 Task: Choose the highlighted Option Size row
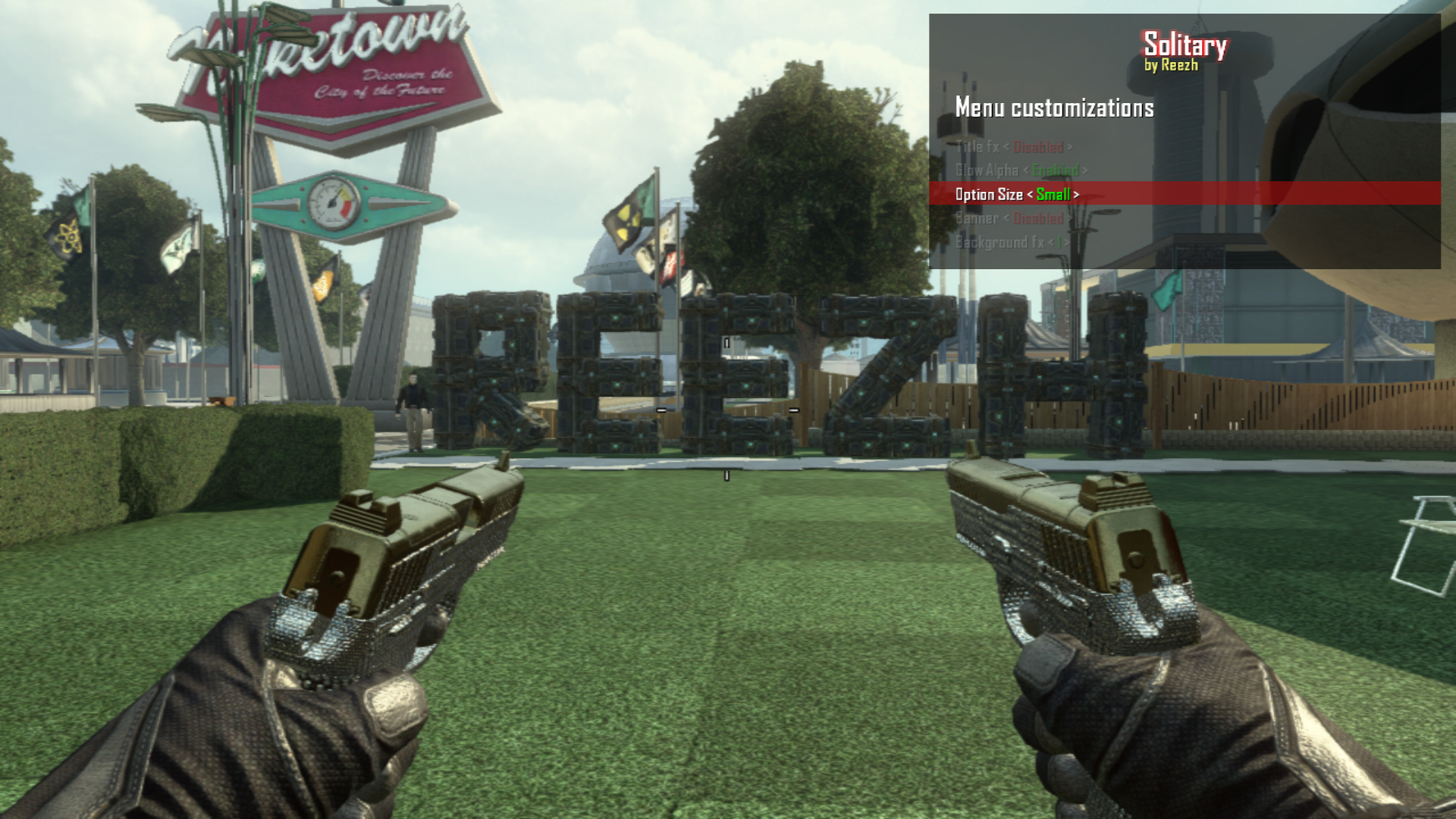(988, 195)
